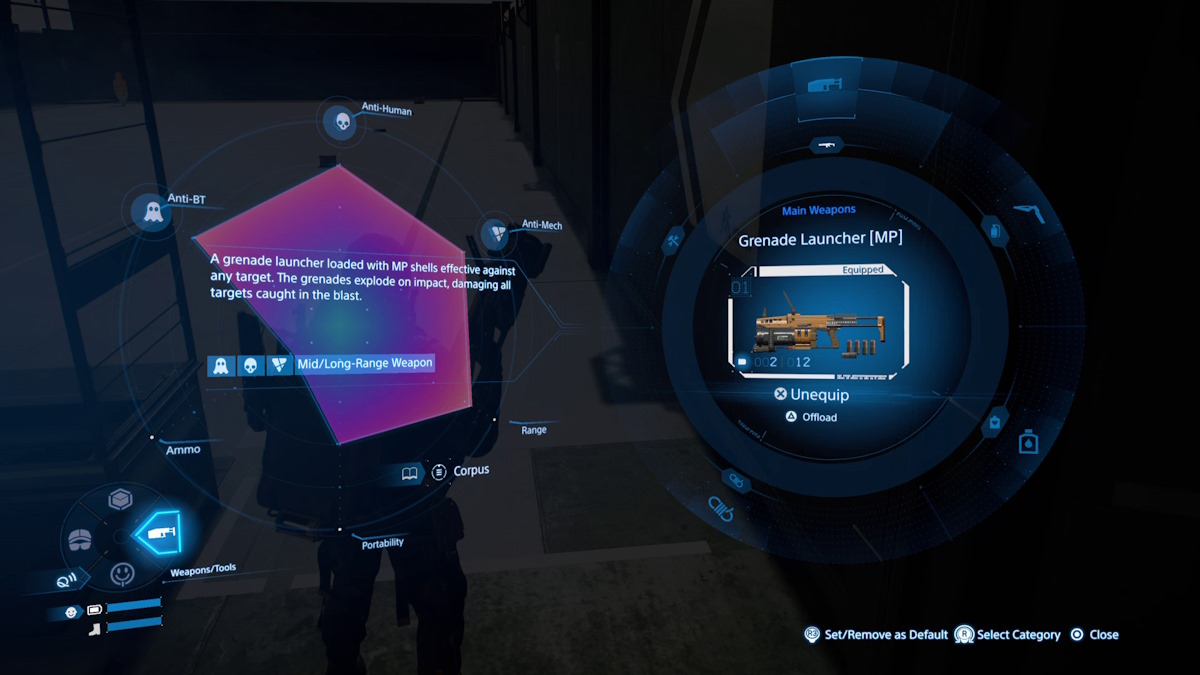Switch to the small rifle ring segment

(x=827, y=146)
